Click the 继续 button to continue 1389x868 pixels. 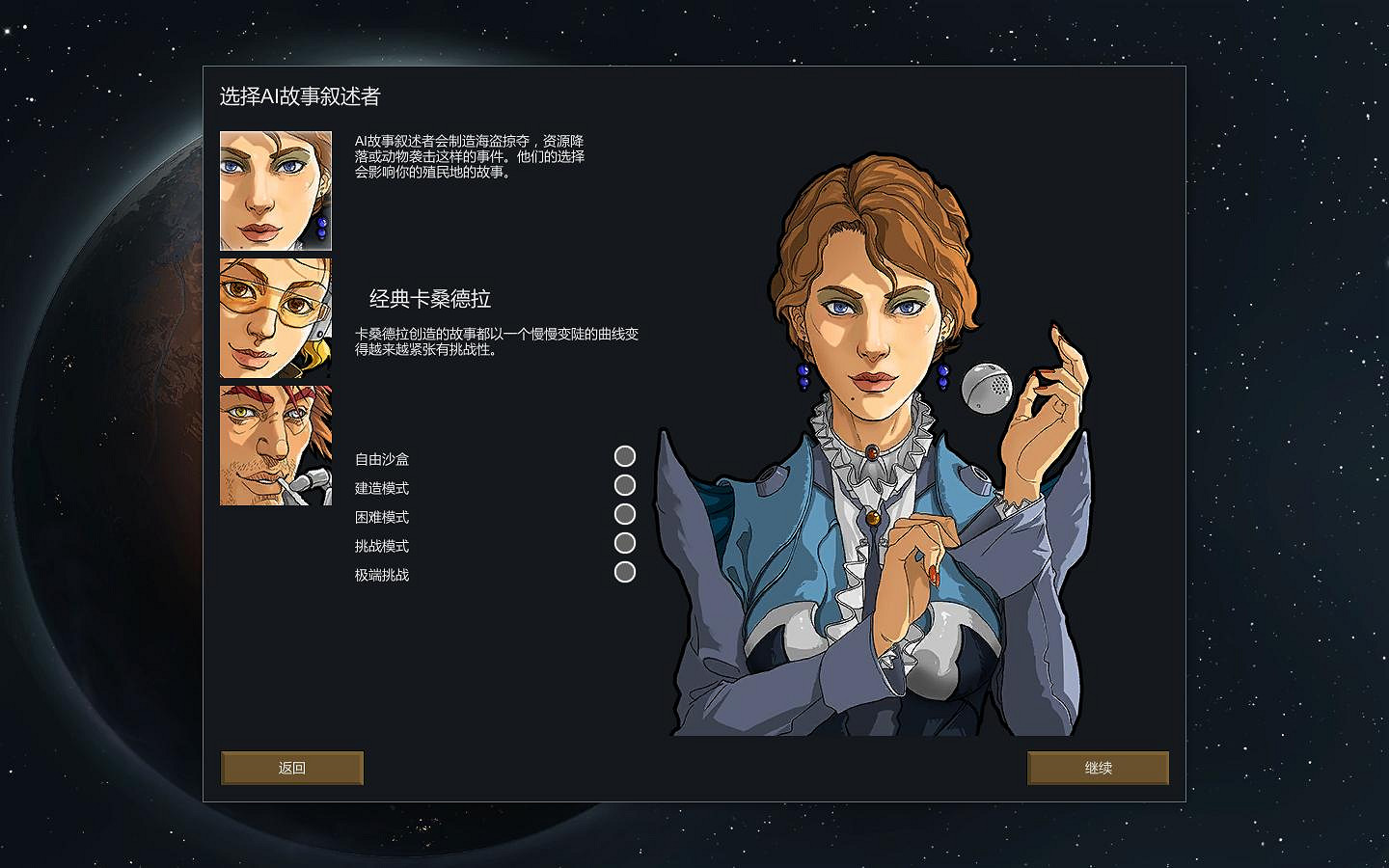tap(1098, 768)
